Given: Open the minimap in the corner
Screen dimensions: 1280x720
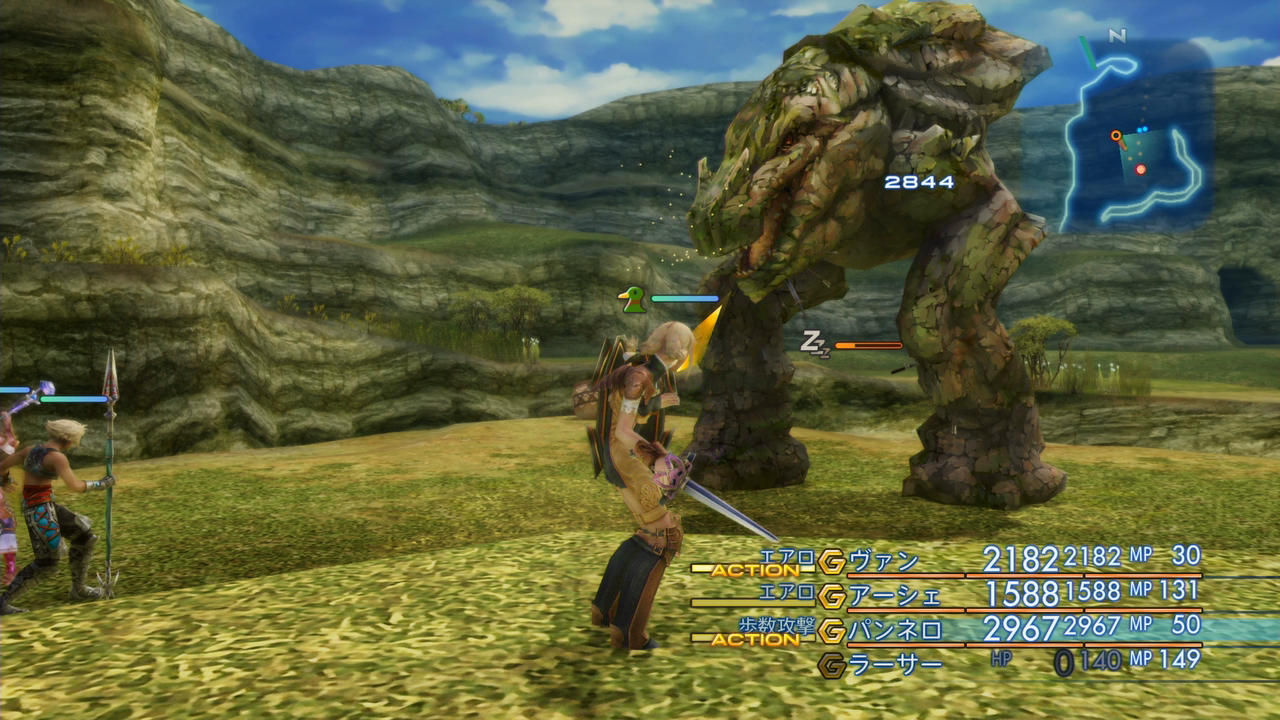Looking at the screenshot, I should pos(1135,135).
